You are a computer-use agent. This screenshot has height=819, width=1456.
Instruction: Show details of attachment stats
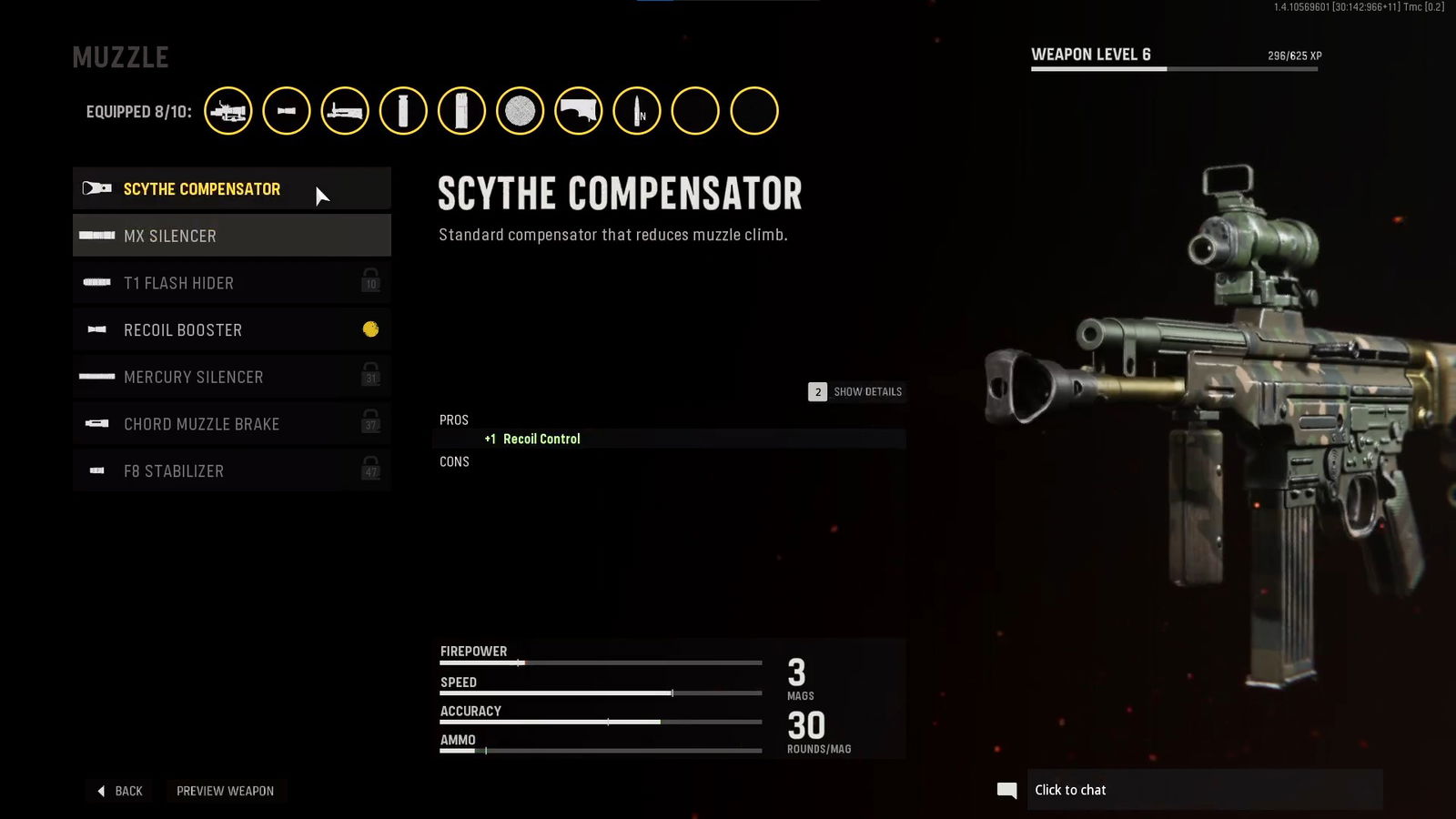pos(855,392)
